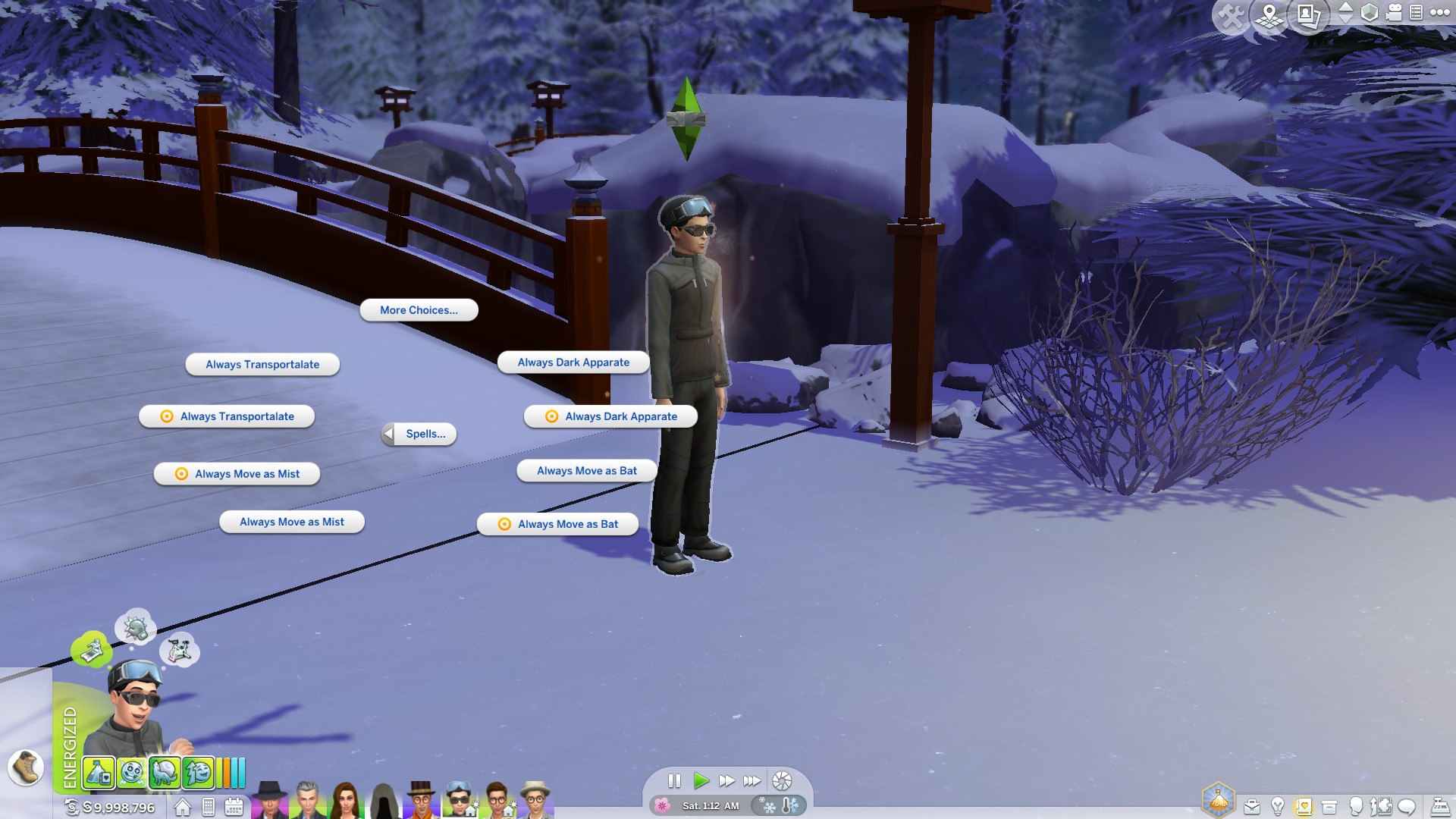Enable the Always Move as Bat option

557,524
